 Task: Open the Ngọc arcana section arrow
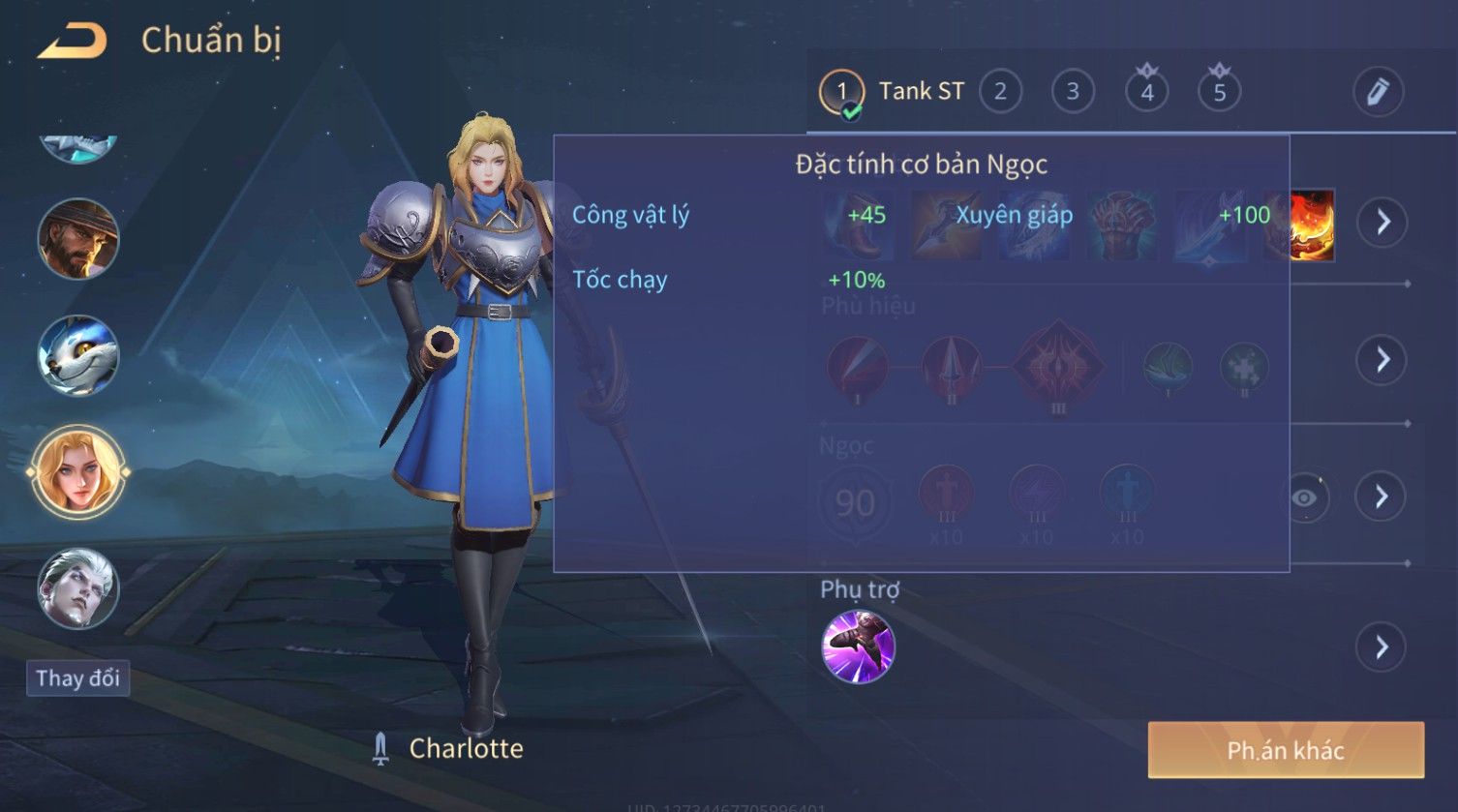pyautogui.click(x=1381, y=497)
